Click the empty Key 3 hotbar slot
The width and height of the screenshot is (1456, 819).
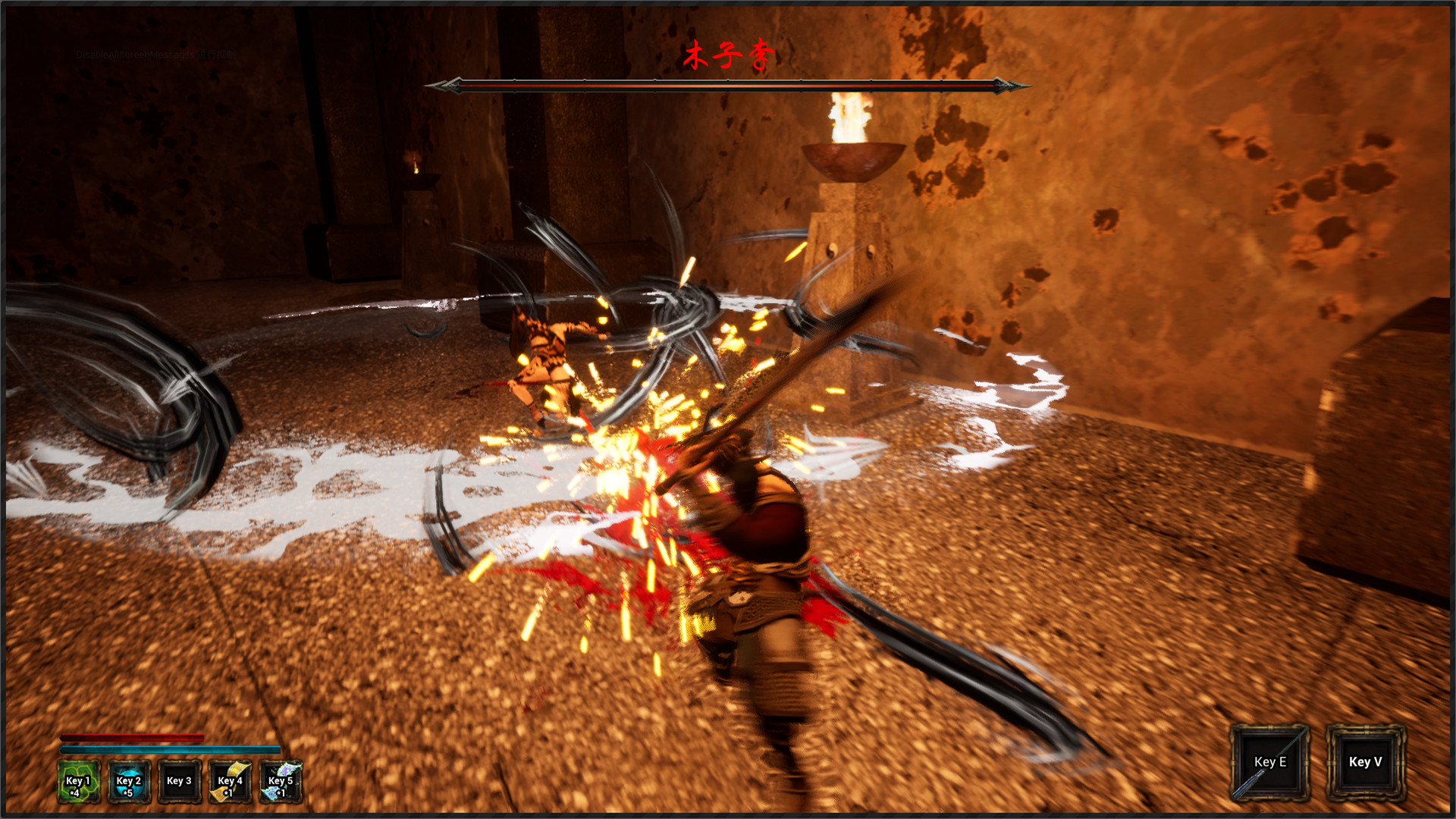click(x=180, y=781)
